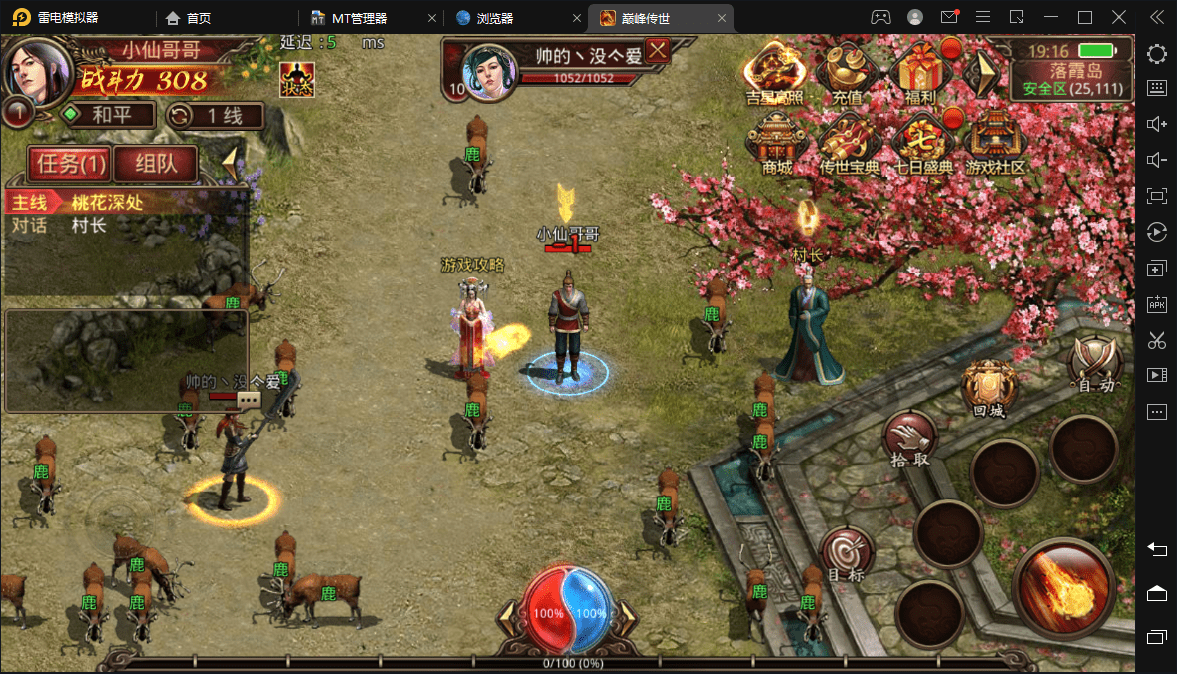Cast the fireball attack skill

click(x=1064, y=585)
